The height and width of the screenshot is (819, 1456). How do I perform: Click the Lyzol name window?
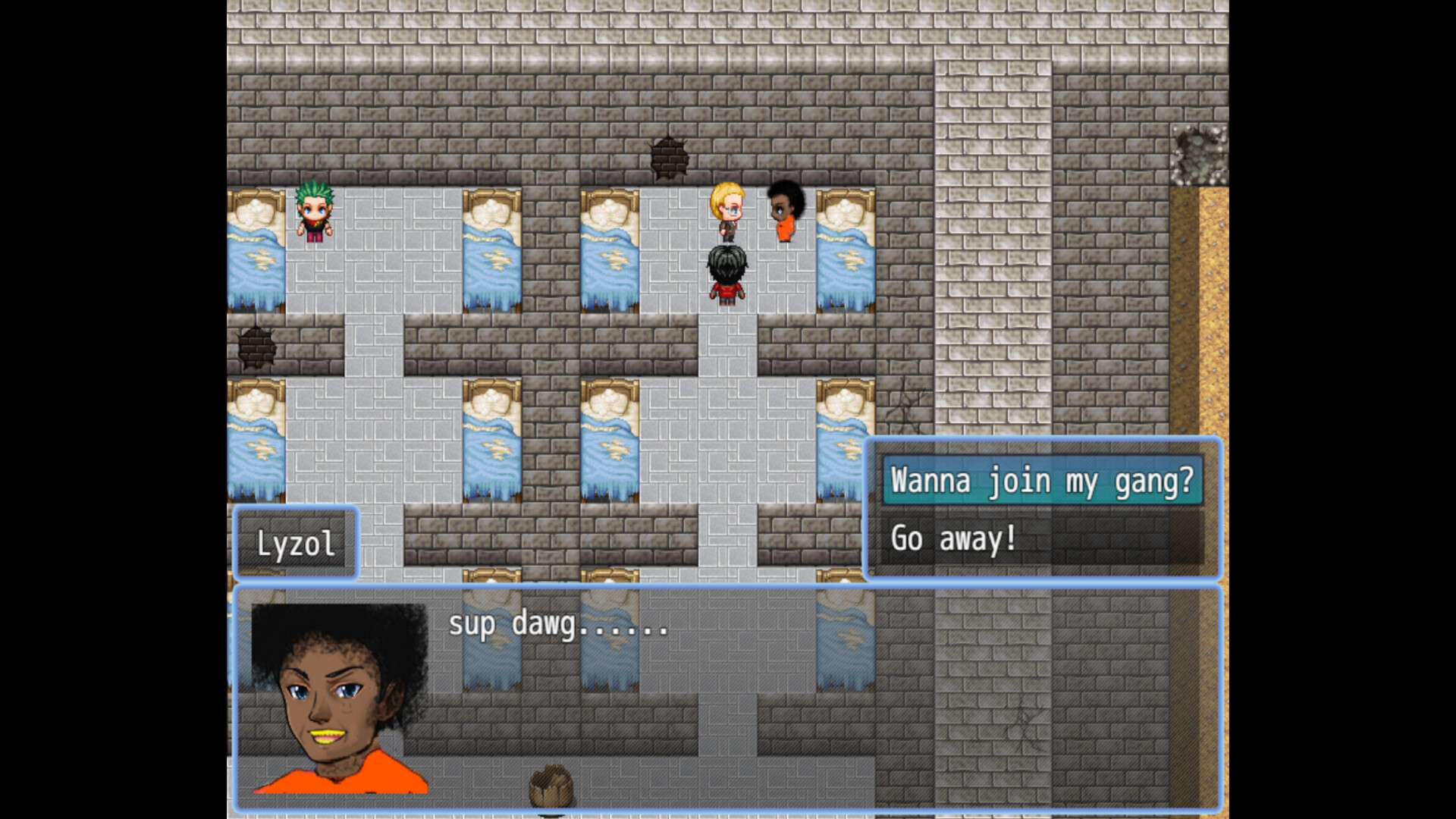(297, 542)
